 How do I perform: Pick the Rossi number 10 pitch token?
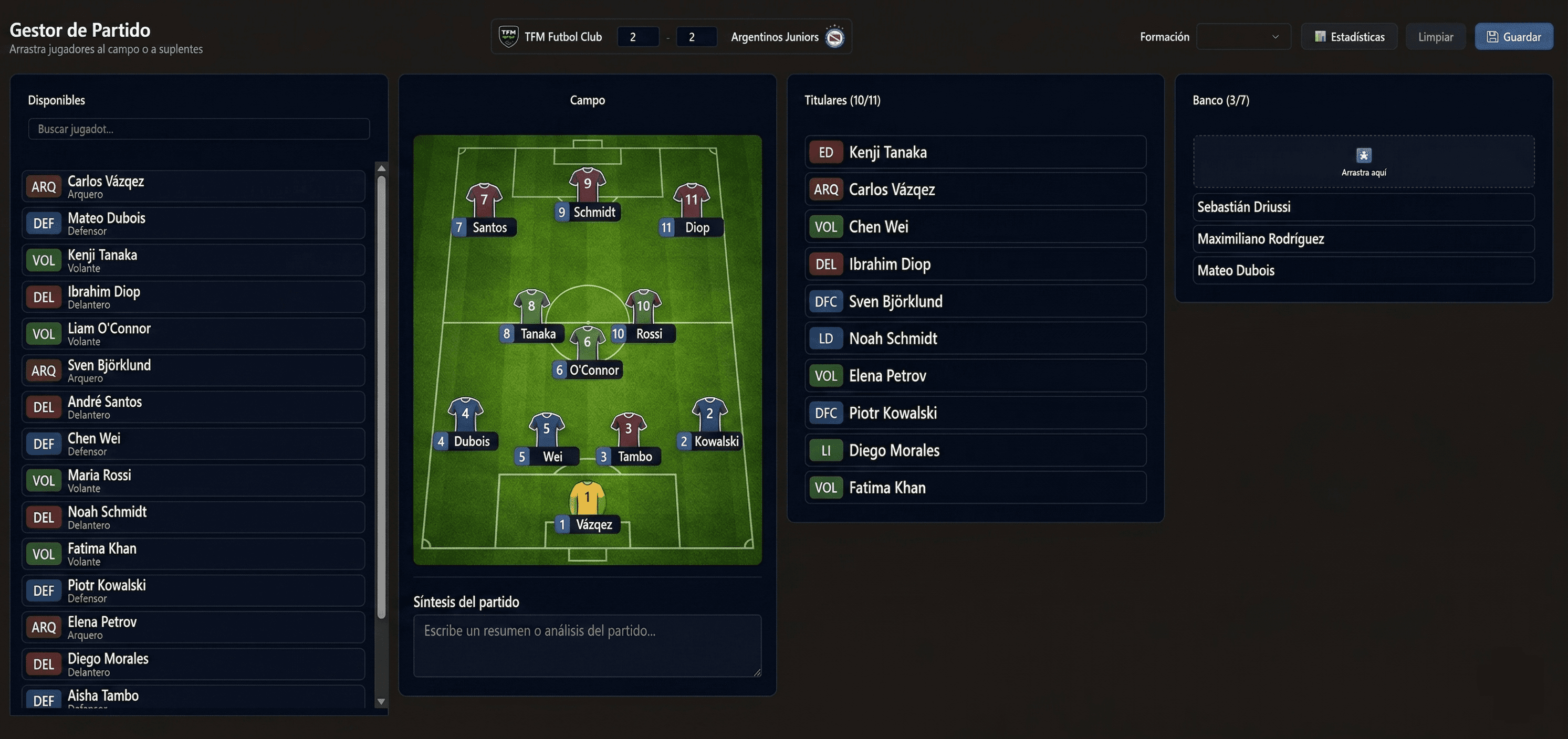tap(643, 307)
